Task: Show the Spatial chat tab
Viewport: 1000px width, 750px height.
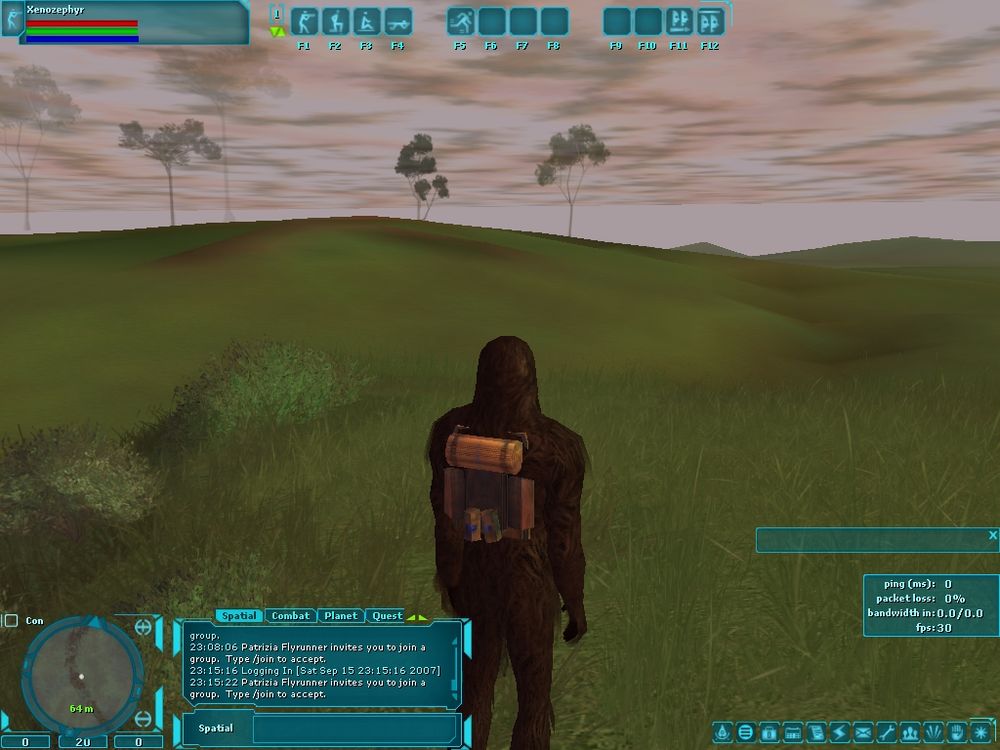Action: click(239, 616)
